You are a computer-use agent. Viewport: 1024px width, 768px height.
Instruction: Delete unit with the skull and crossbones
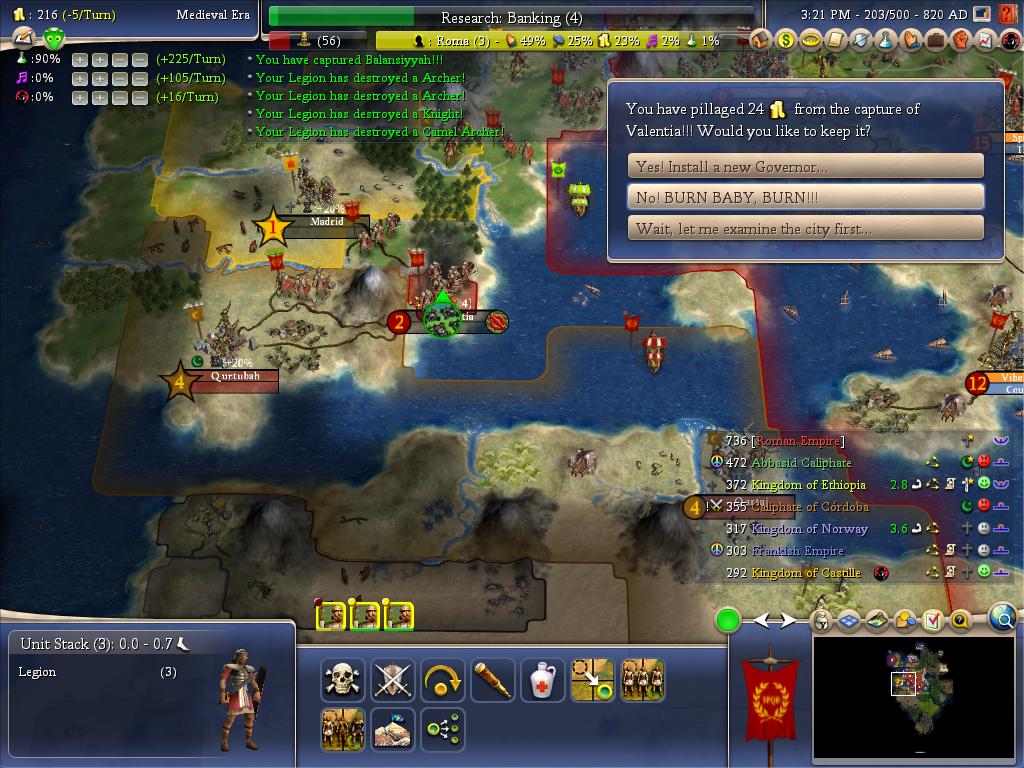click(x=342, y=680)
